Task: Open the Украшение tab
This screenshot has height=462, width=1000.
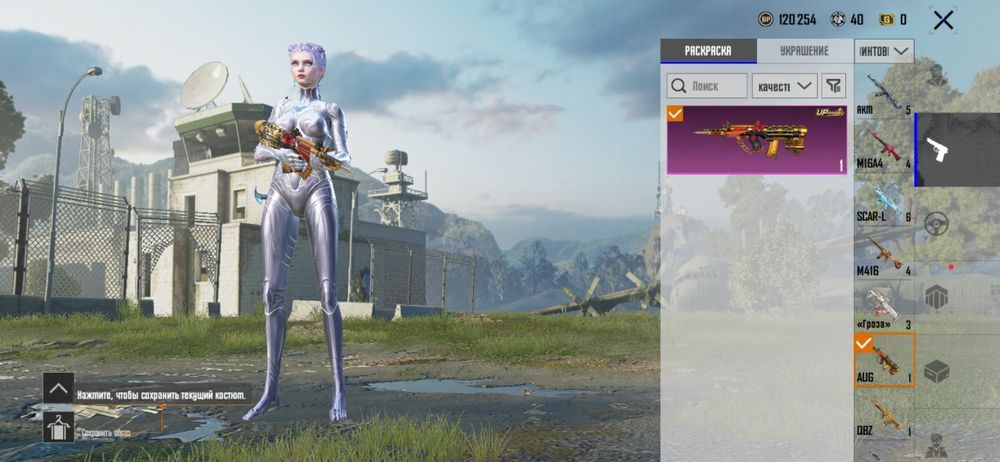Action: 804,51
